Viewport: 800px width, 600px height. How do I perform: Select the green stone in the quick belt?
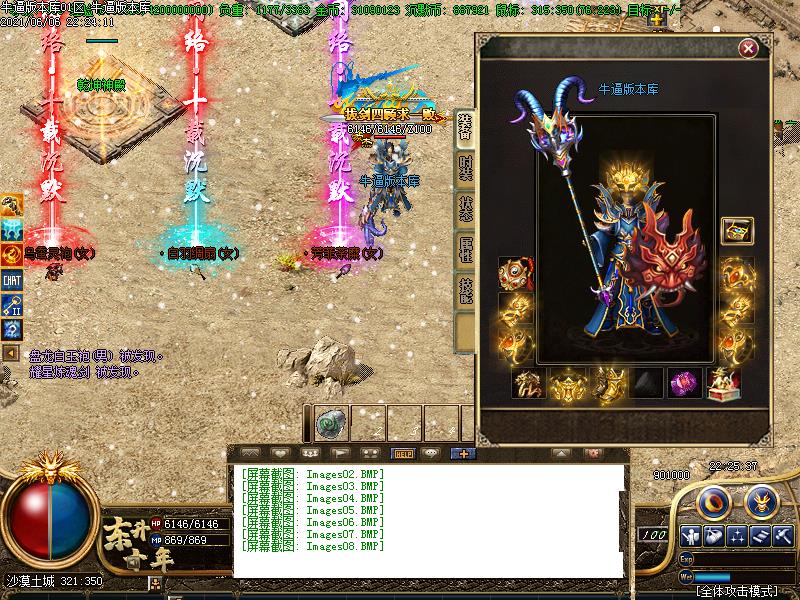click(x=331, y=424)
